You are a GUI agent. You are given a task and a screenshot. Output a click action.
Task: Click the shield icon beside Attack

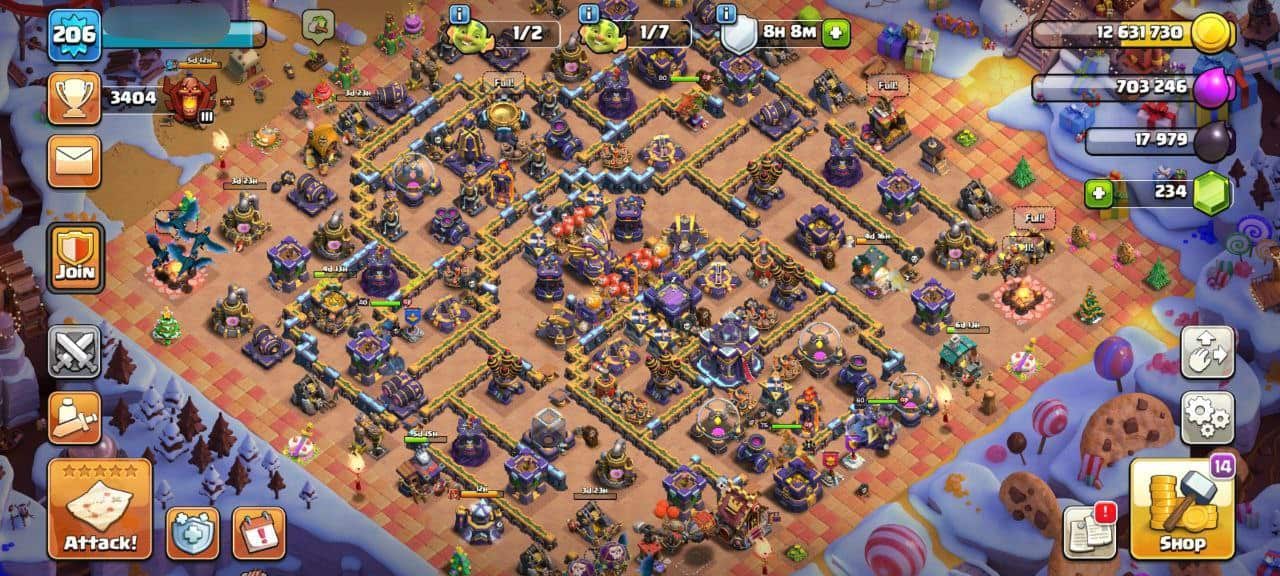coord(192,533)
